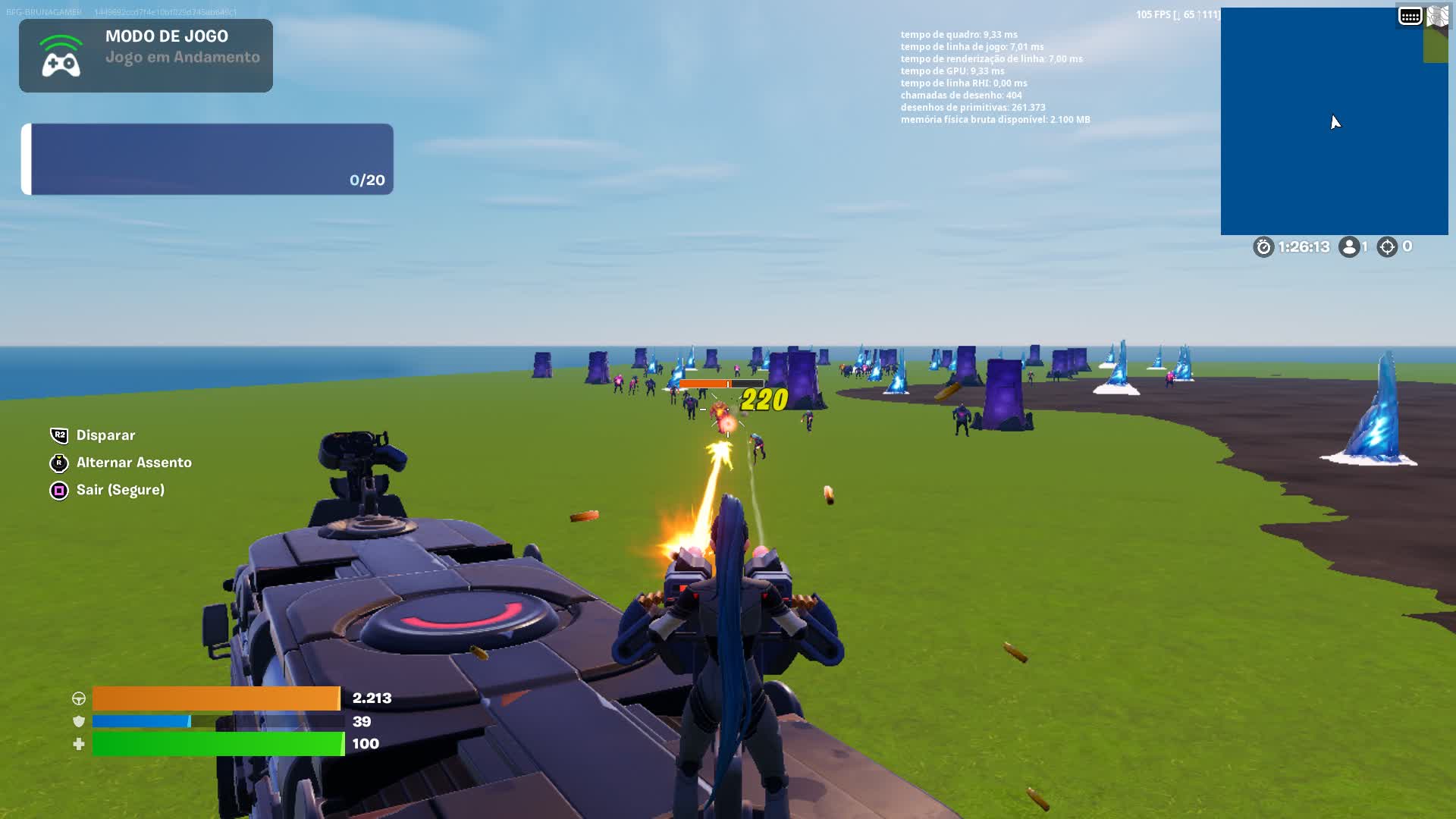
Task: Click the quest progress bar showing 0/20
Action: (209, 159)
